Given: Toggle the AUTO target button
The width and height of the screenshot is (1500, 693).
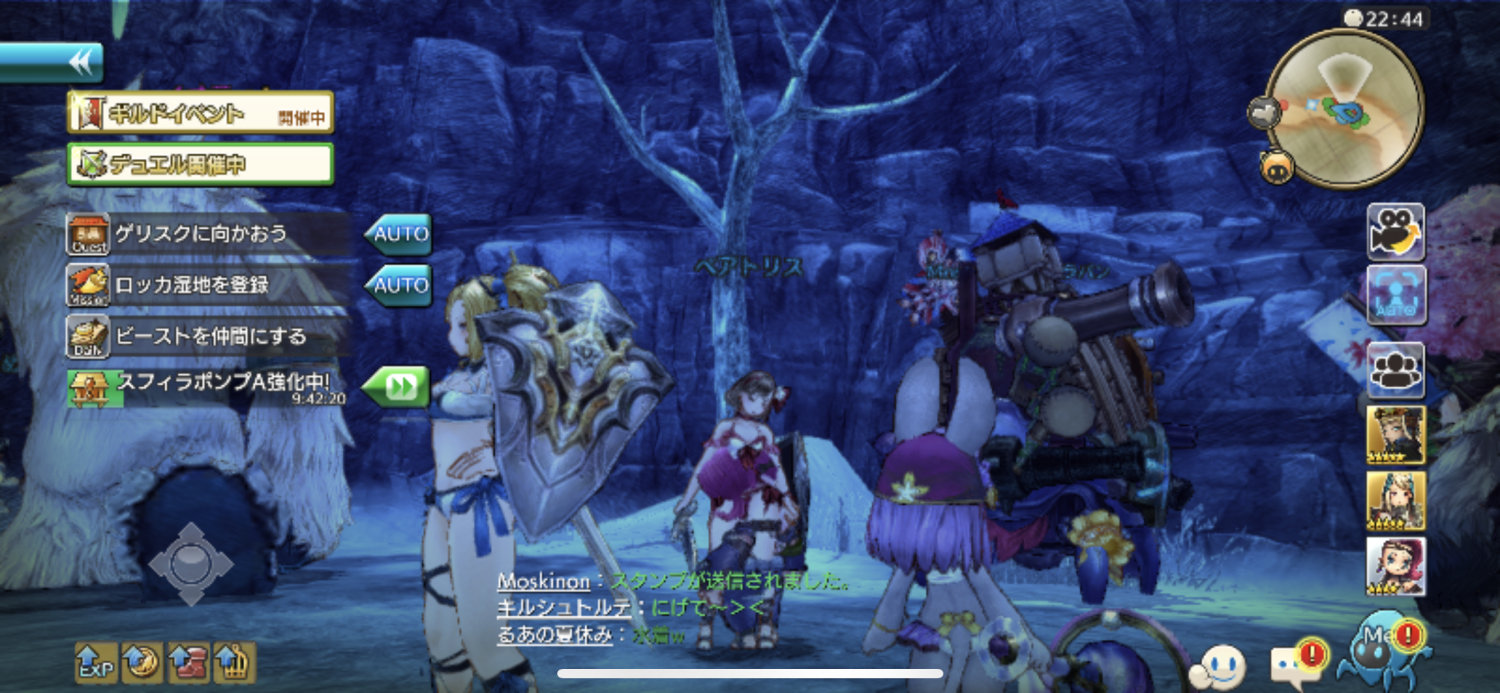Looking at the screenshot, I should (x=1396, y=296).
